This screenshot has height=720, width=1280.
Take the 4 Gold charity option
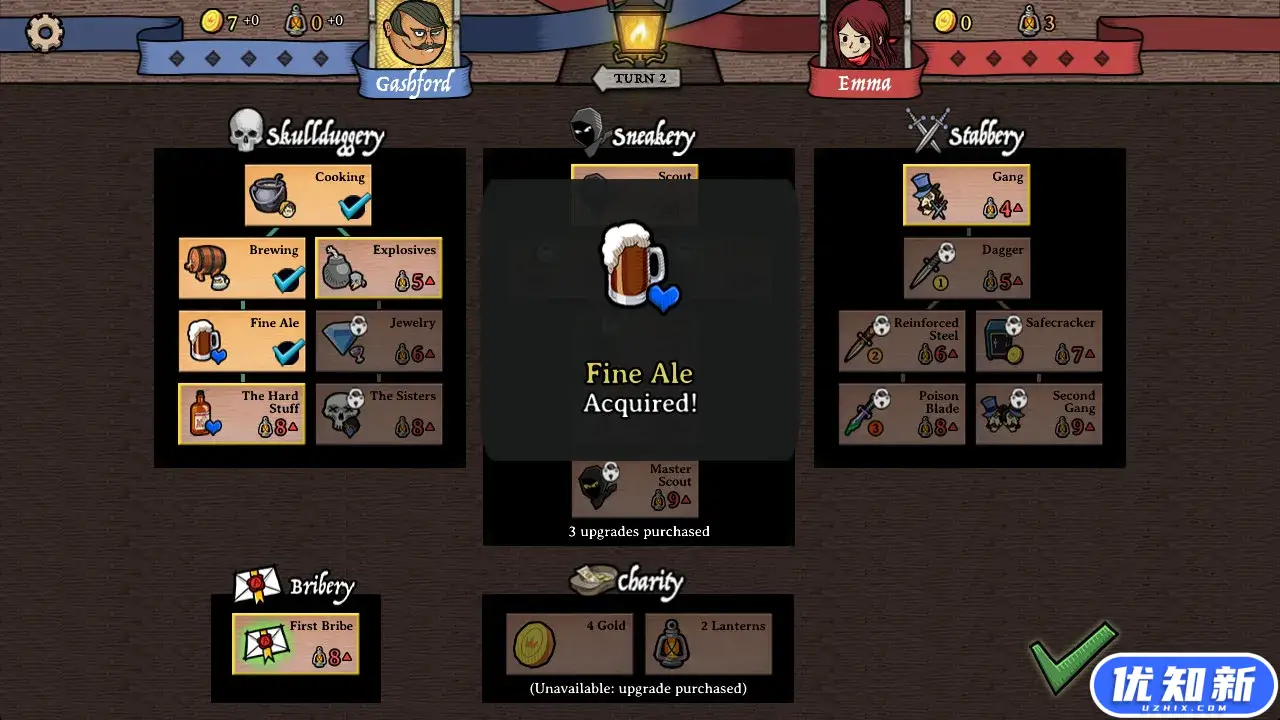pos(569,644)
